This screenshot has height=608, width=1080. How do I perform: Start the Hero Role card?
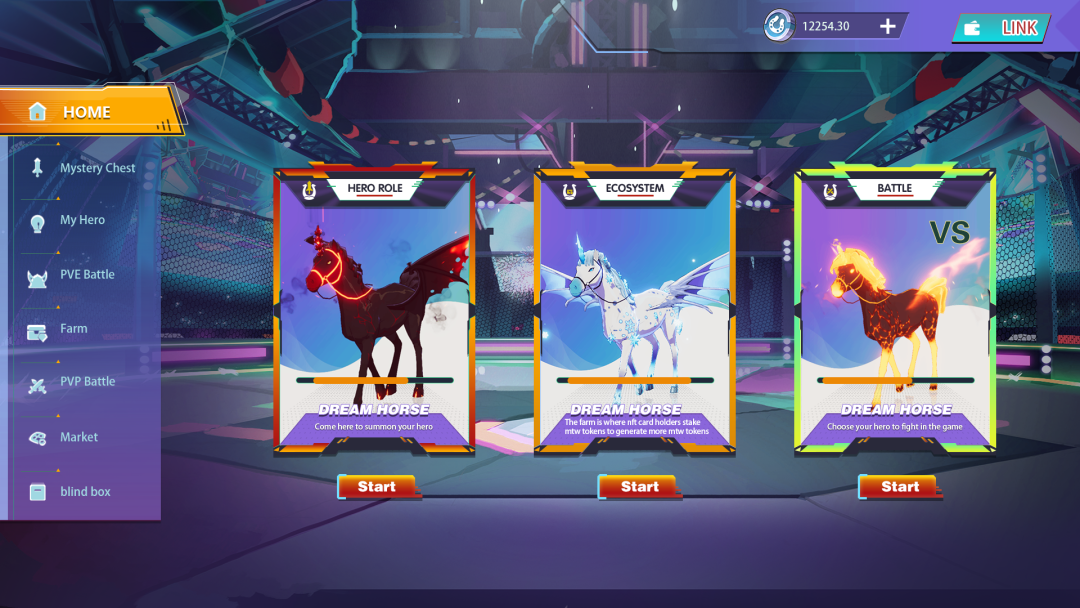(x=376, y=487)
